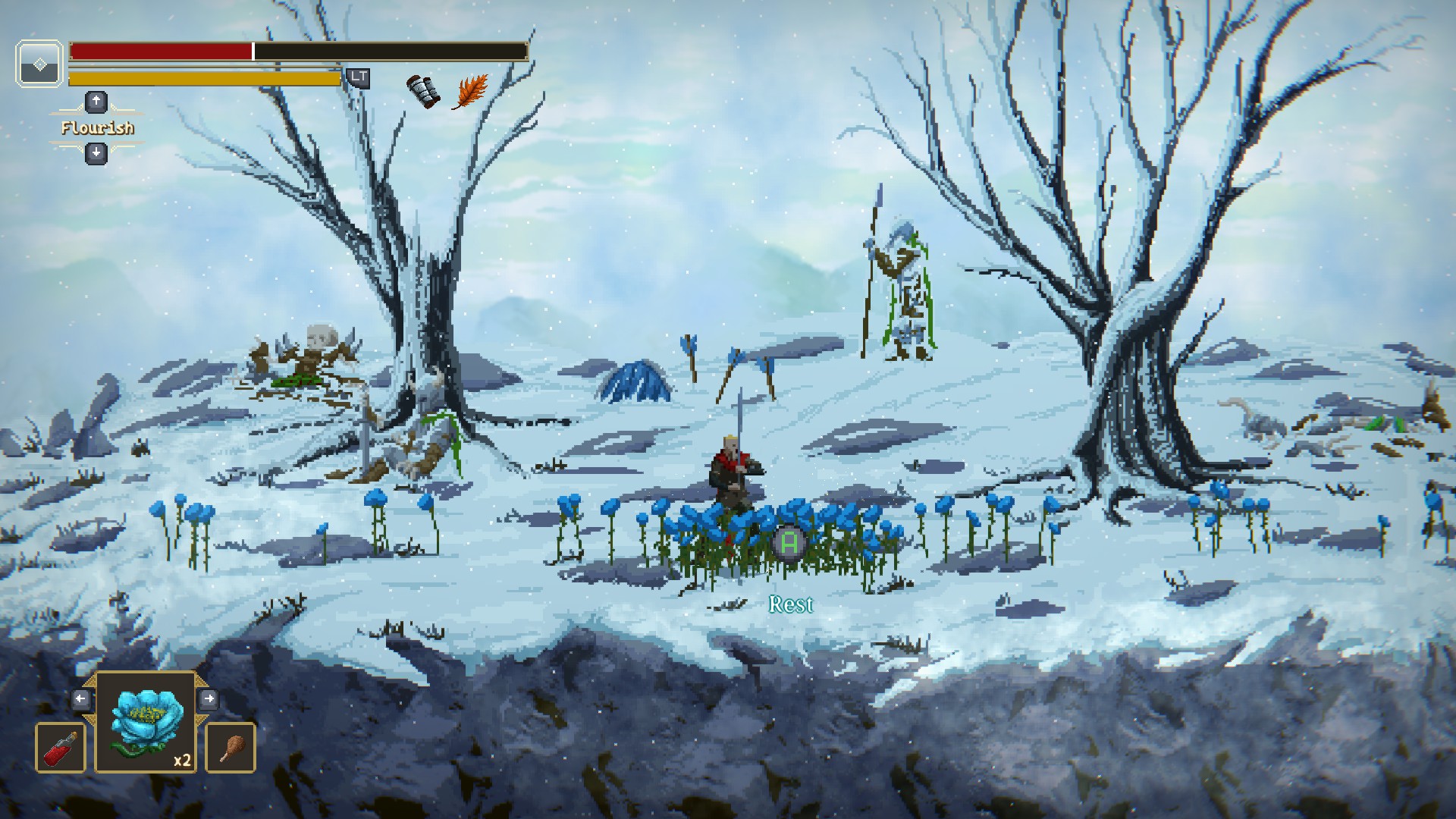The width and height of the screenshot is (1456, 819).
Task: Click the orange feather status icon
Action: 470,92
